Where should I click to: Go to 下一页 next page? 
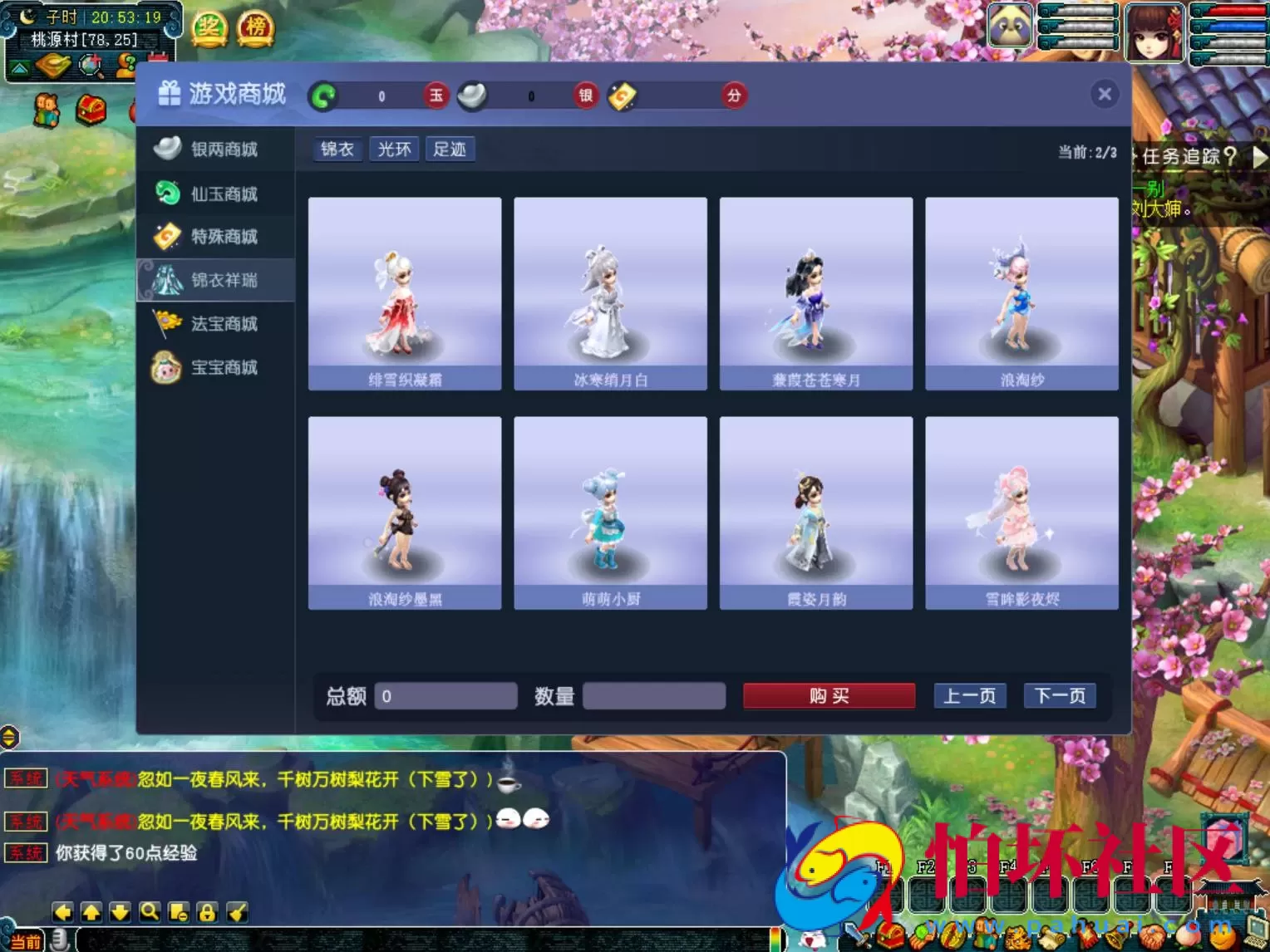[1059, 695]
